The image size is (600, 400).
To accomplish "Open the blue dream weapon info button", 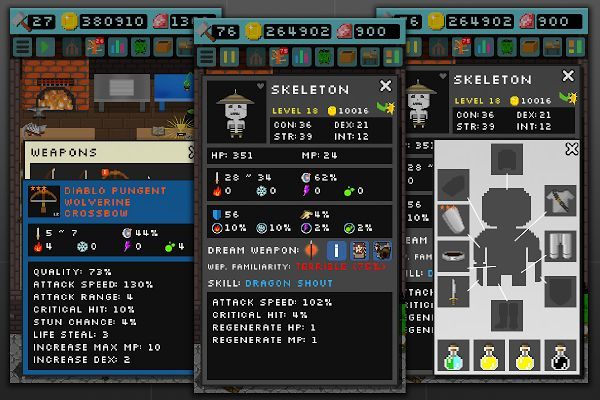I will pos(338,251).
